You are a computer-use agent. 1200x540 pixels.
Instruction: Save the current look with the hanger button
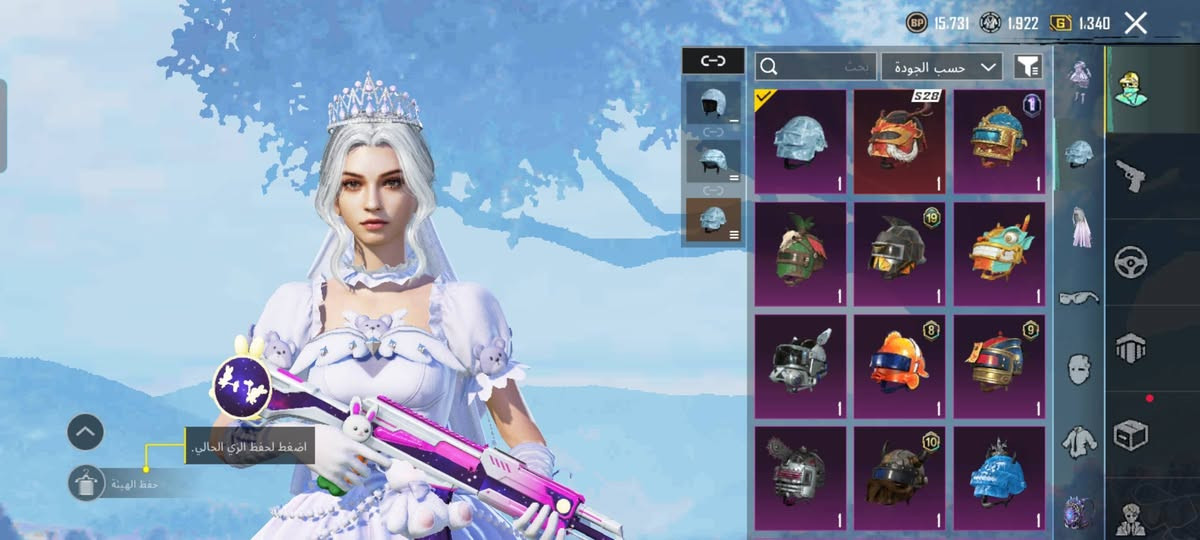point(85,484)
